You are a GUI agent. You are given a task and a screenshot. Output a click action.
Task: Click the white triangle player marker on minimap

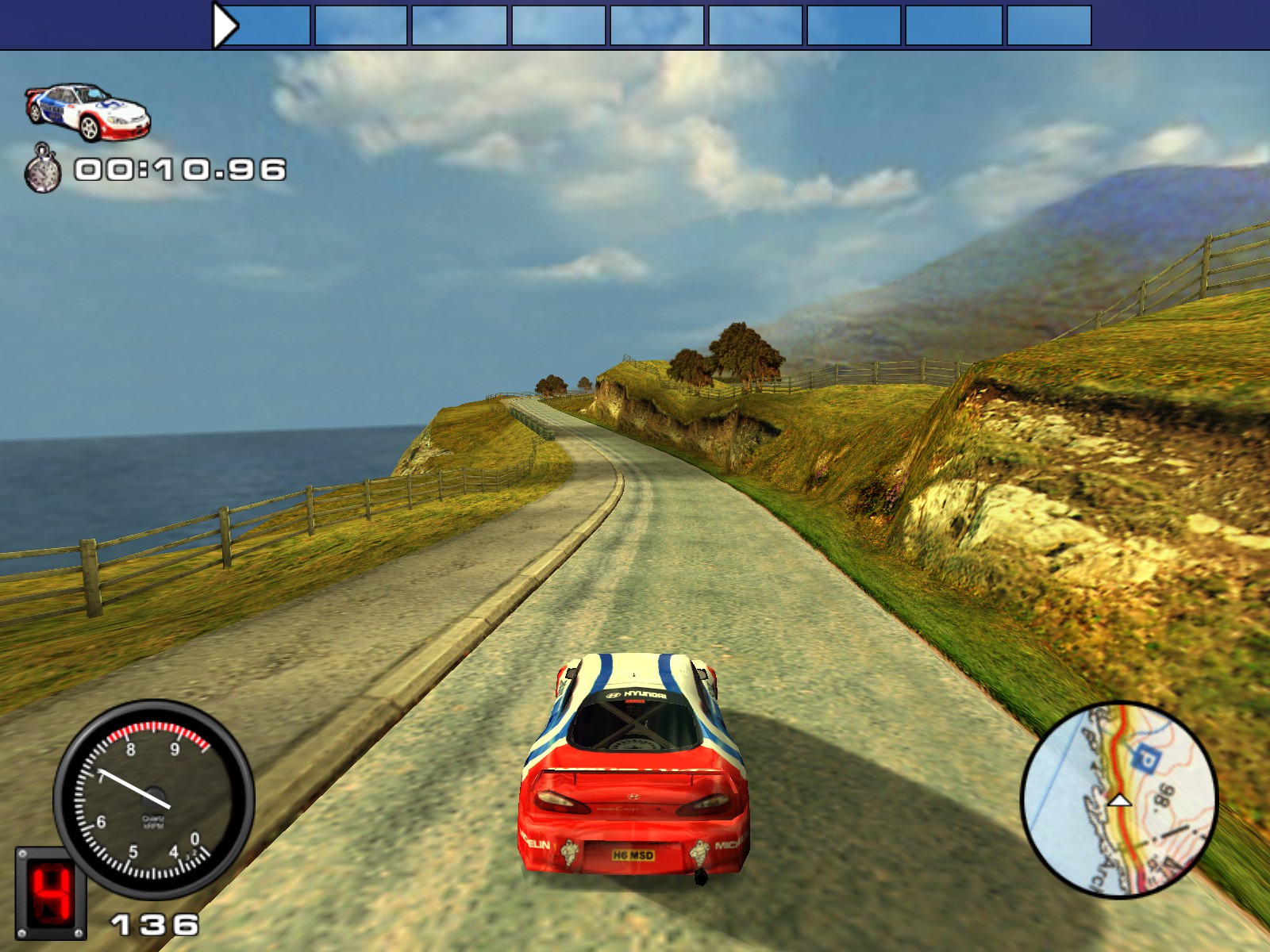coord(1120,800)
